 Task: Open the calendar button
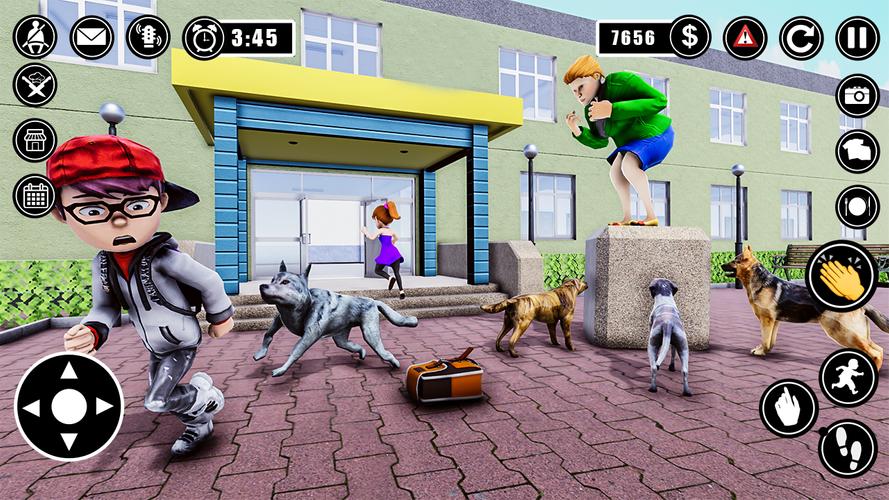pyautogui.click(x=35, y=195)
